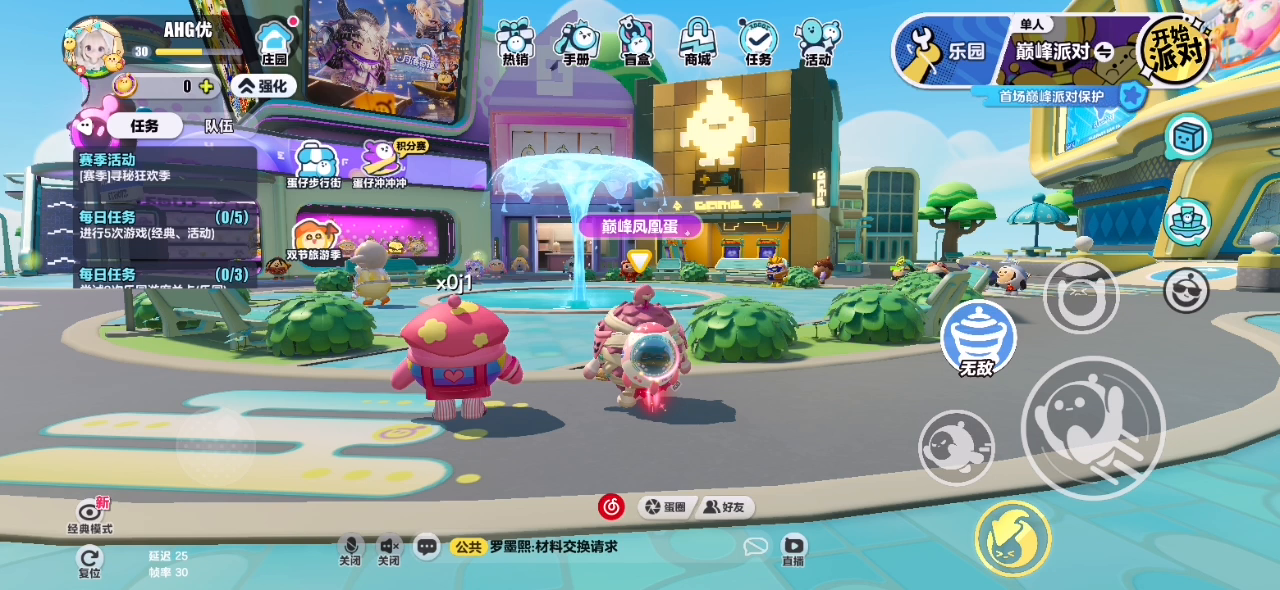
Task: Open the 活动 events menu
Action: click(x=818, y=43)
